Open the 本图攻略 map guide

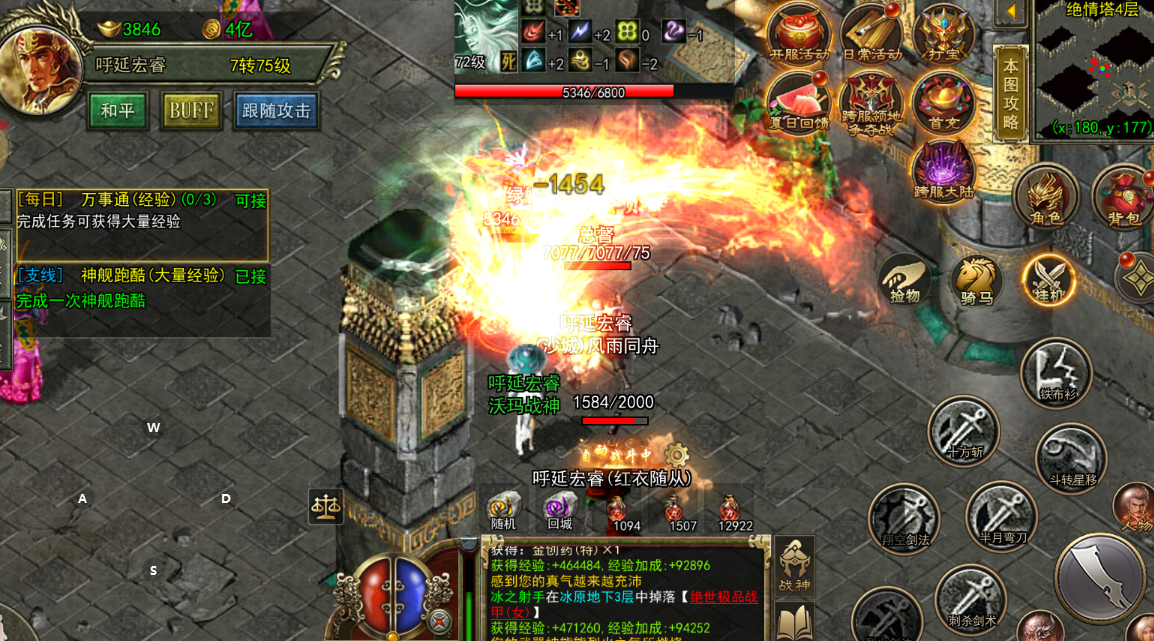pos(1010,94)
